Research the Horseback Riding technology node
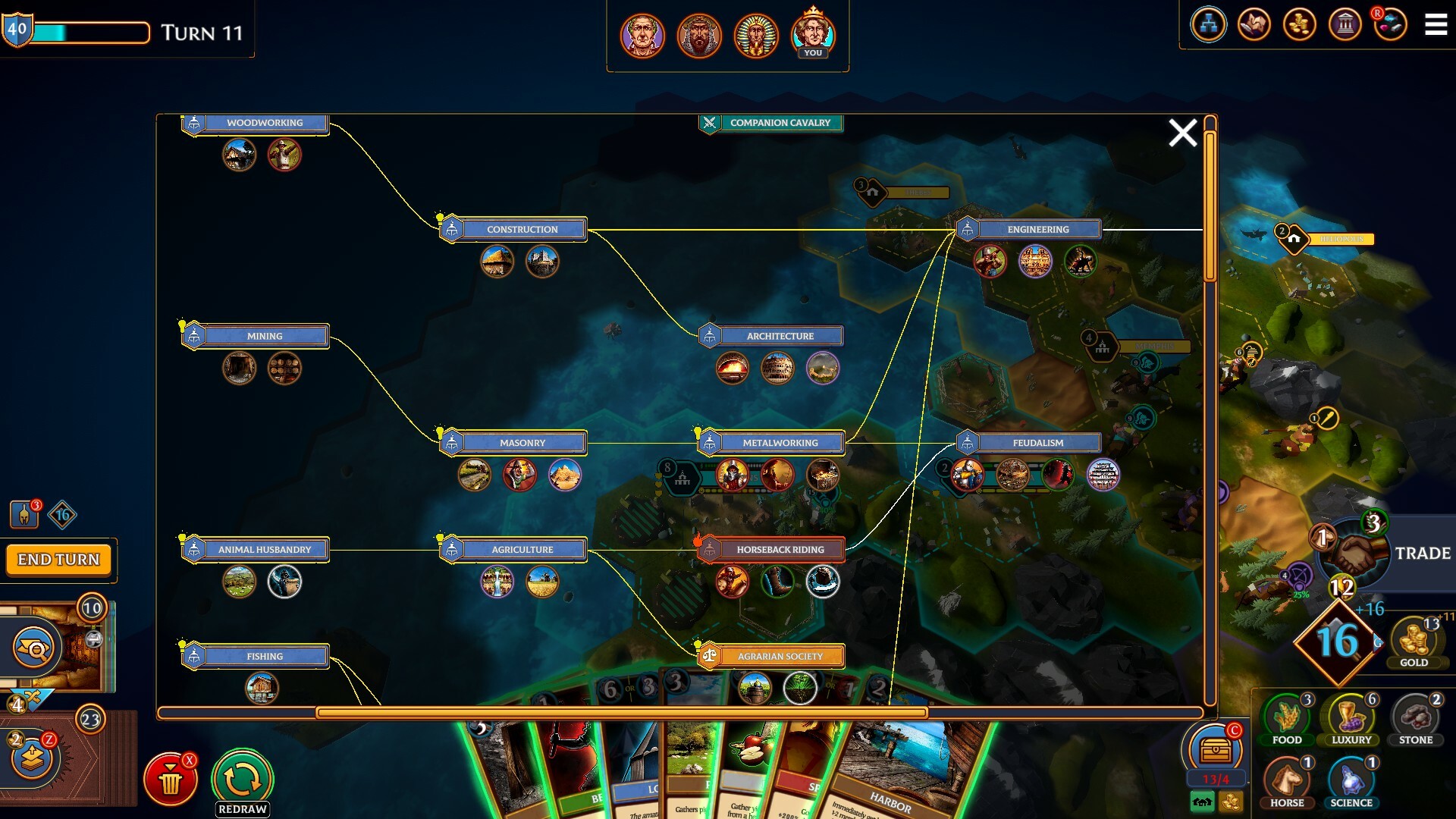 (781, 549)
